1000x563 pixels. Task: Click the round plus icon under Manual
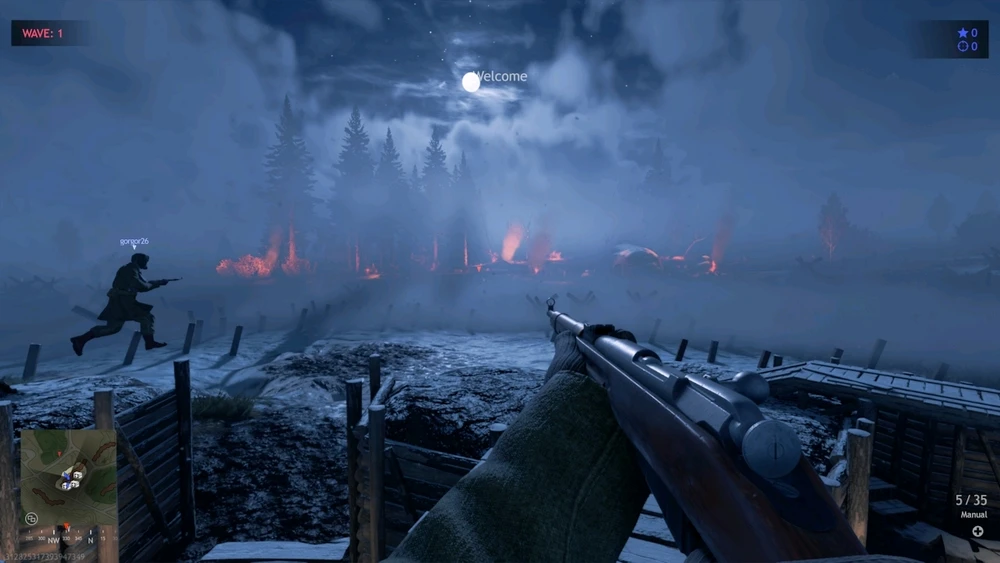click(977, 531)
